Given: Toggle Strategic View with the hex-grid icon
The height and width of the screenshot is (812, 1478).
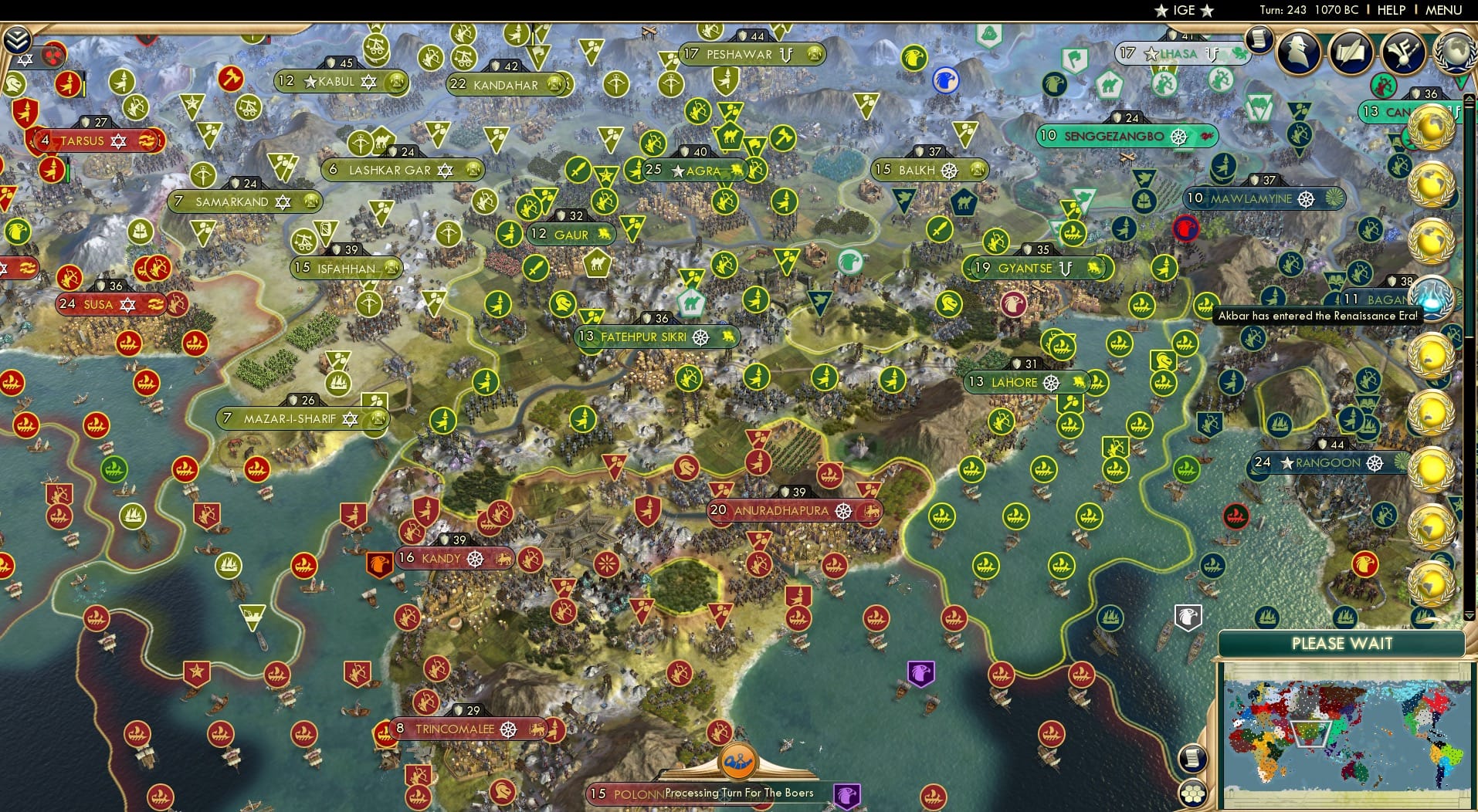Looking at the screenshot, I should click(1194, 795).
